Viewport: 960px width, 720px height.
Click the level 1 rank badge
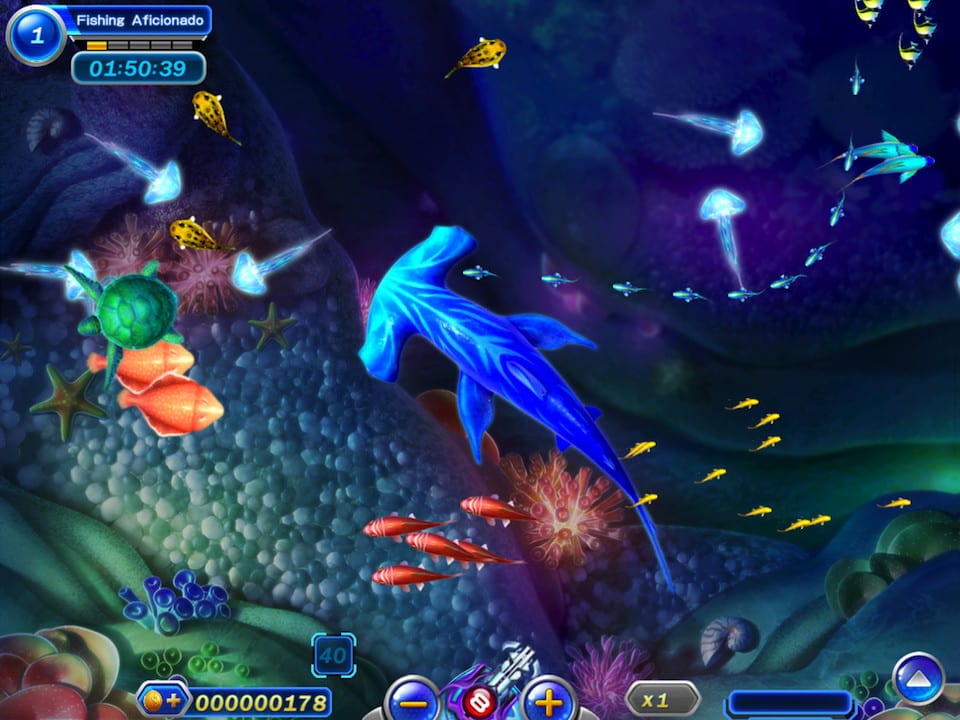pos(36,35)
